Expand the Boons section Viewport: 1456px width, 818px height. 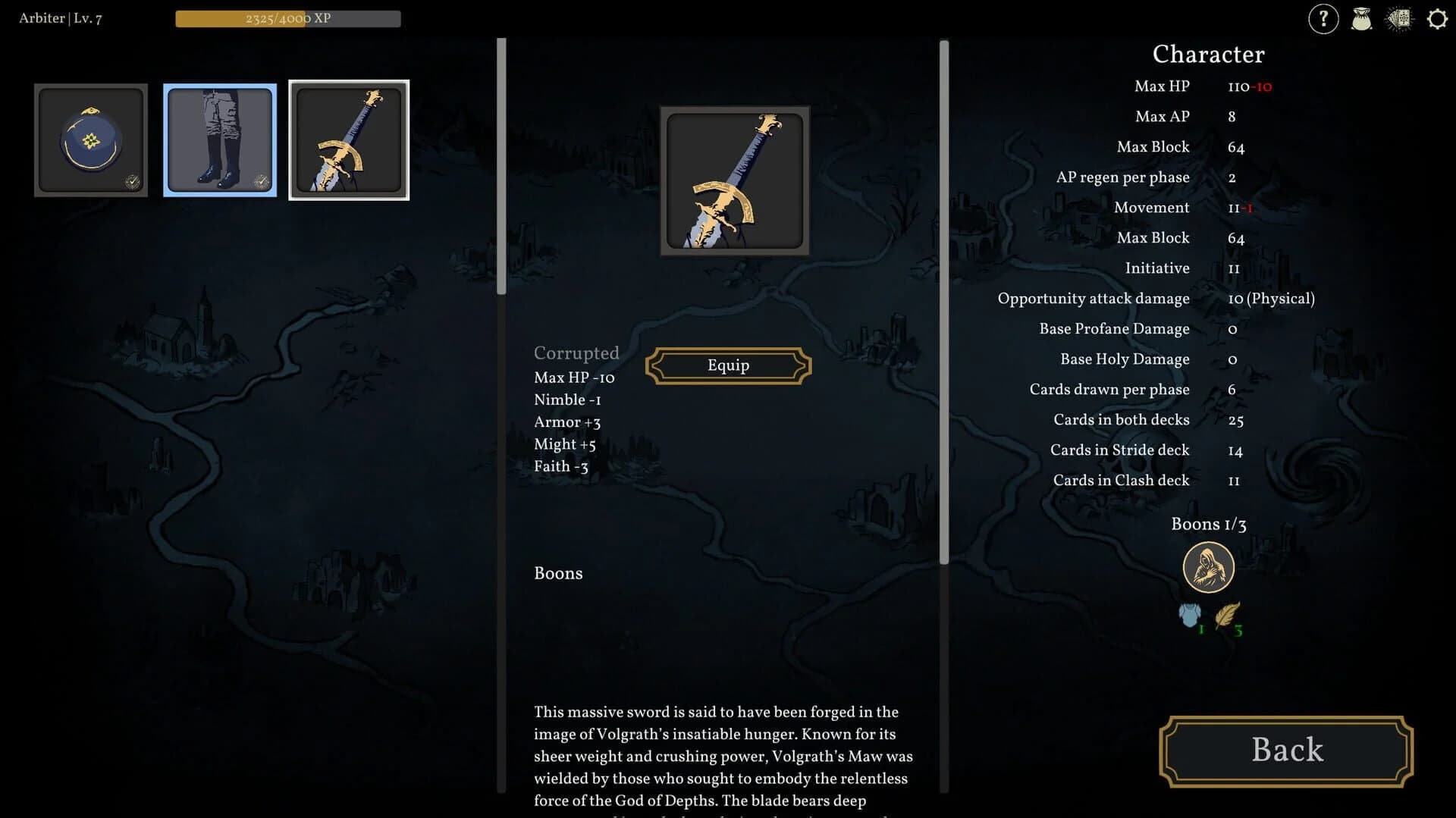pos(558,573)
